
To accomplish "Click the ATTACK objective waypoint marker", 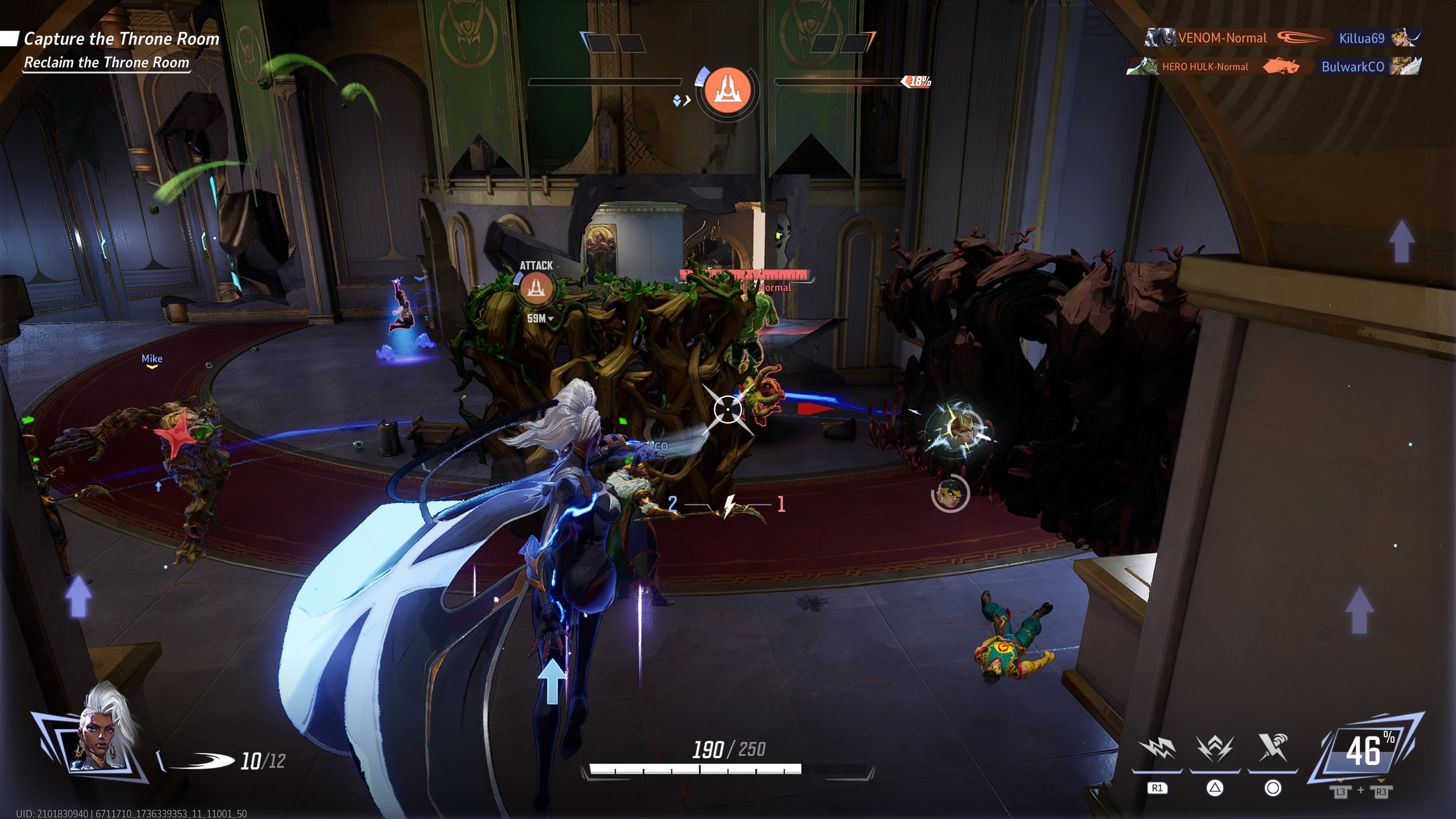I will coord(535,288).
